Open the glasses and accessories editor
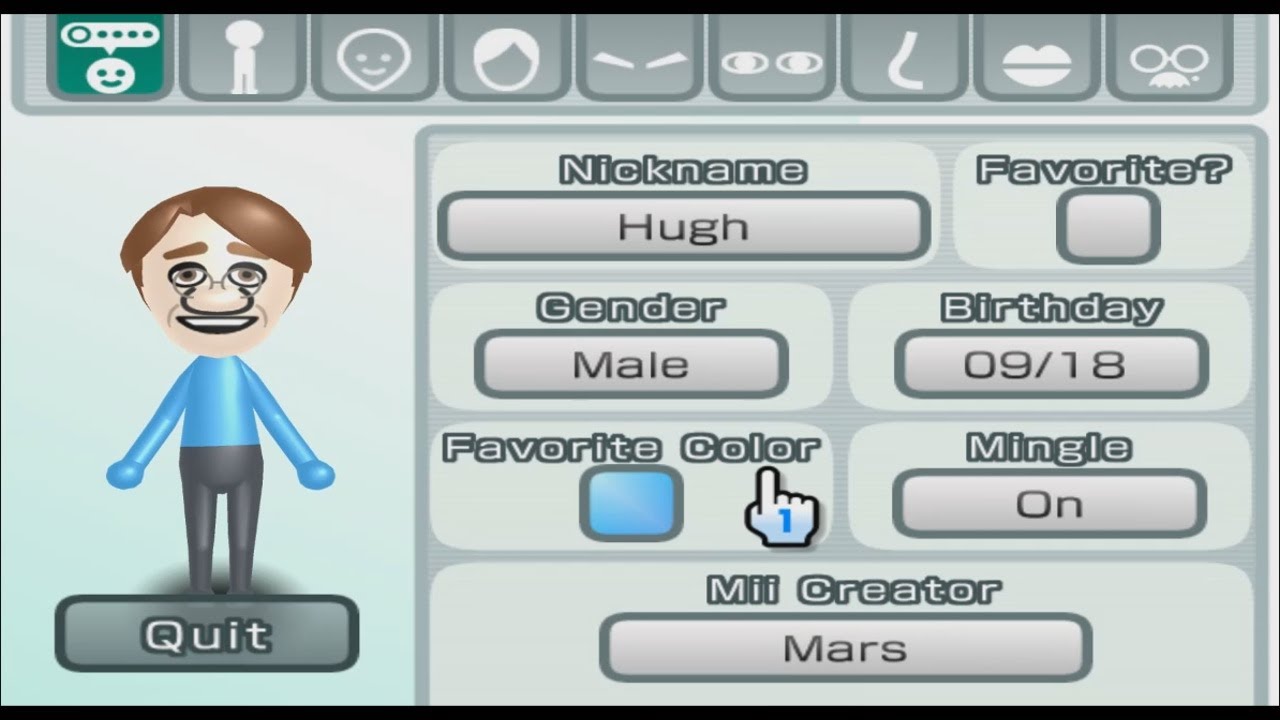1280x720 pixels. tap(1170, 55)
